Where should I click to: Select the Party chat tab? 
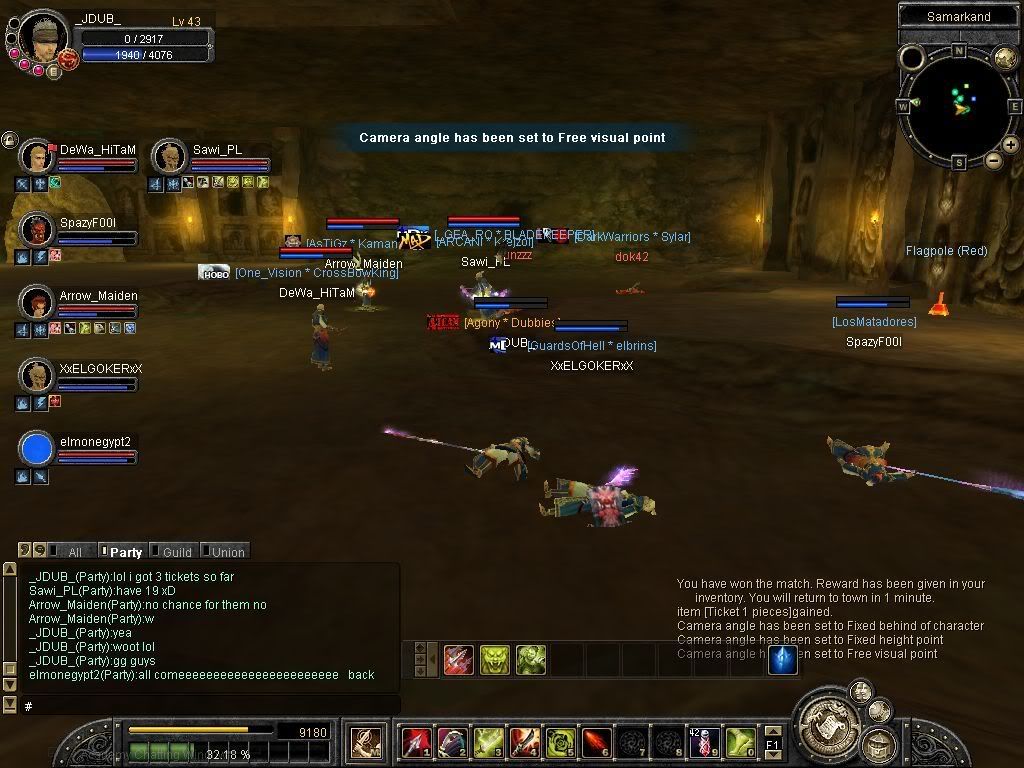coord(125,552)
